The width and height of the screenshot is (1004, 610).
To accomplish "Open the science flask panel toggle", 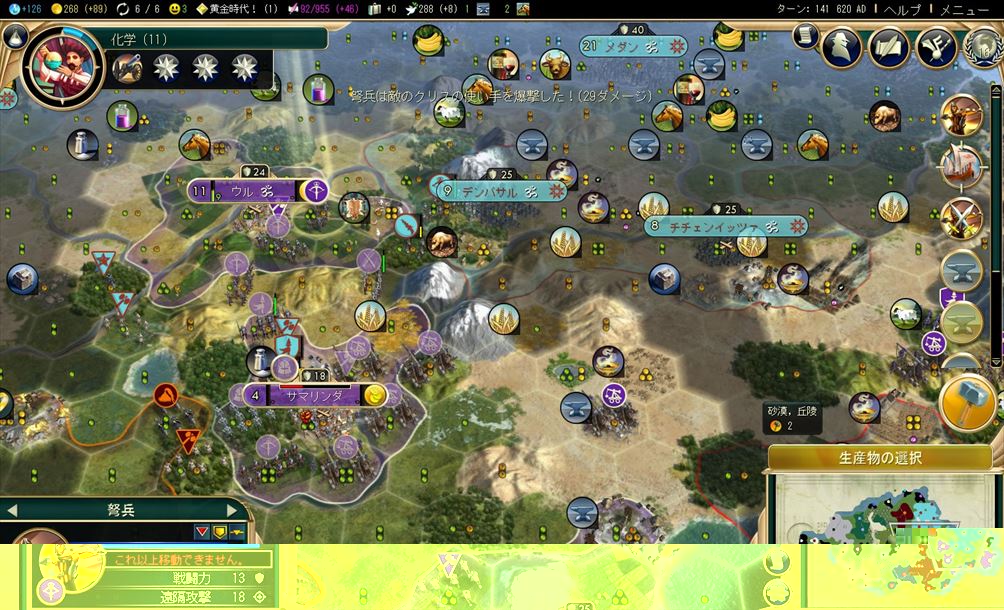I will tap(15, 38).
